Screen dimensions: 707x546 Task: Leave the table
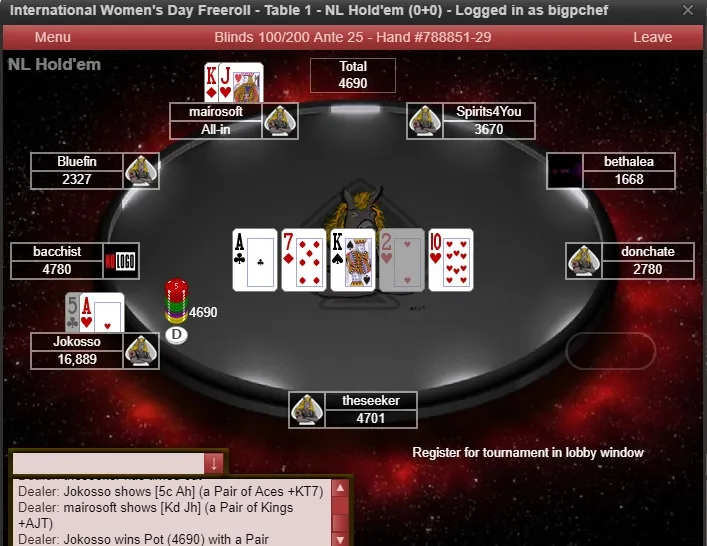pos(652,37)
